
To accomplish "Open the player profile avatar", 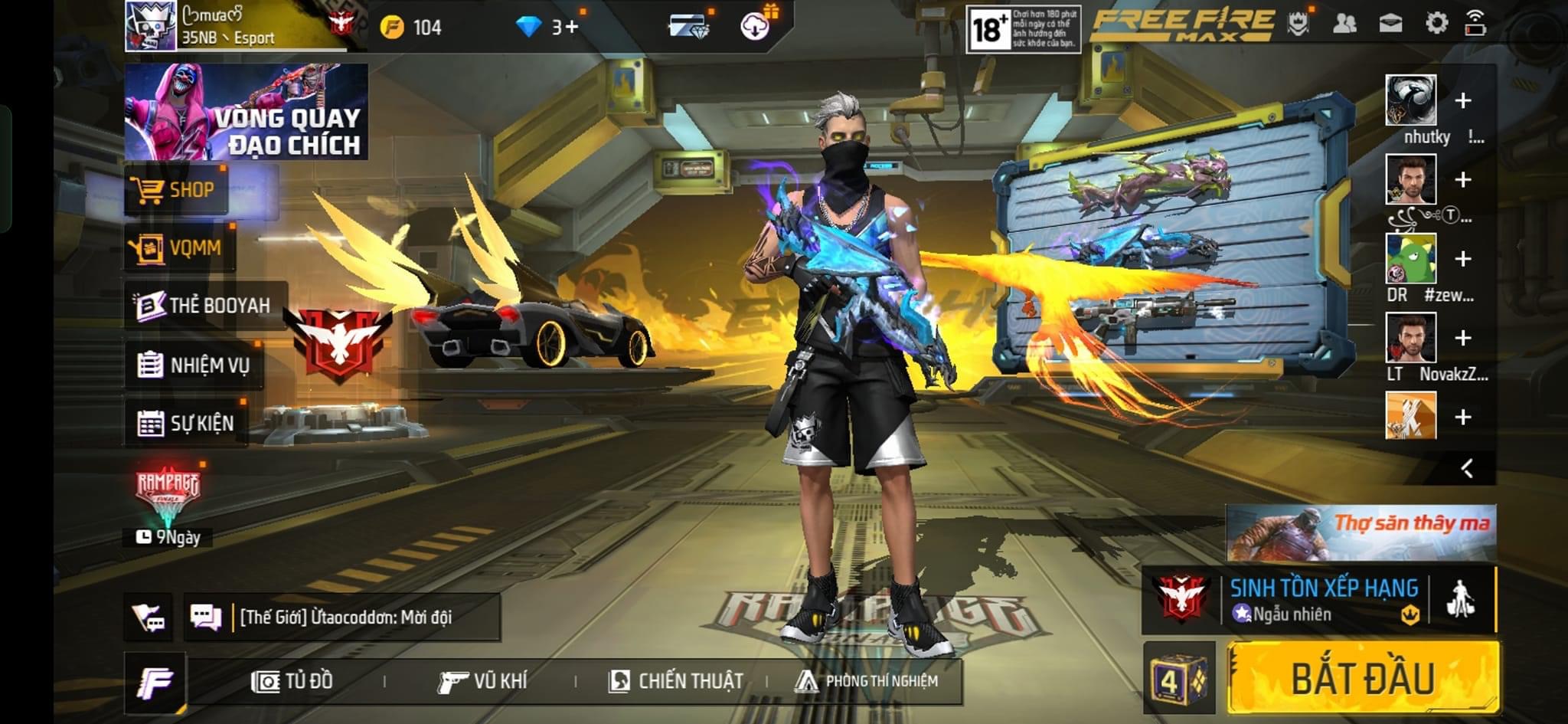I will [151, 26].
